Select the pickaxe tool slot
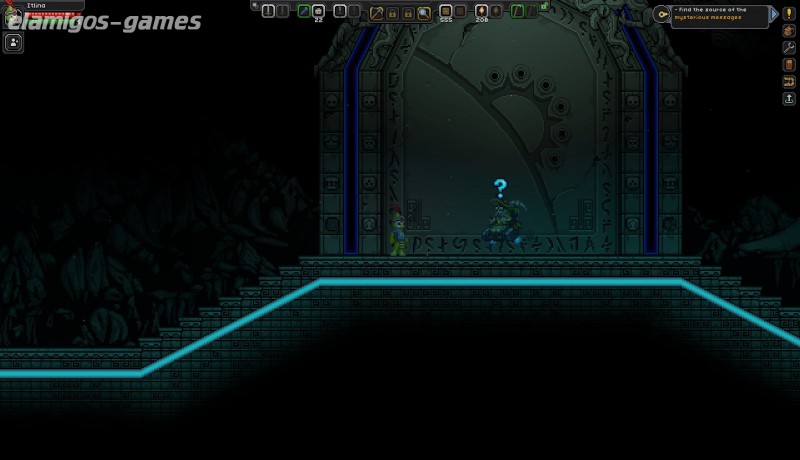Screen dimensions: 800x460 (377, 12)
